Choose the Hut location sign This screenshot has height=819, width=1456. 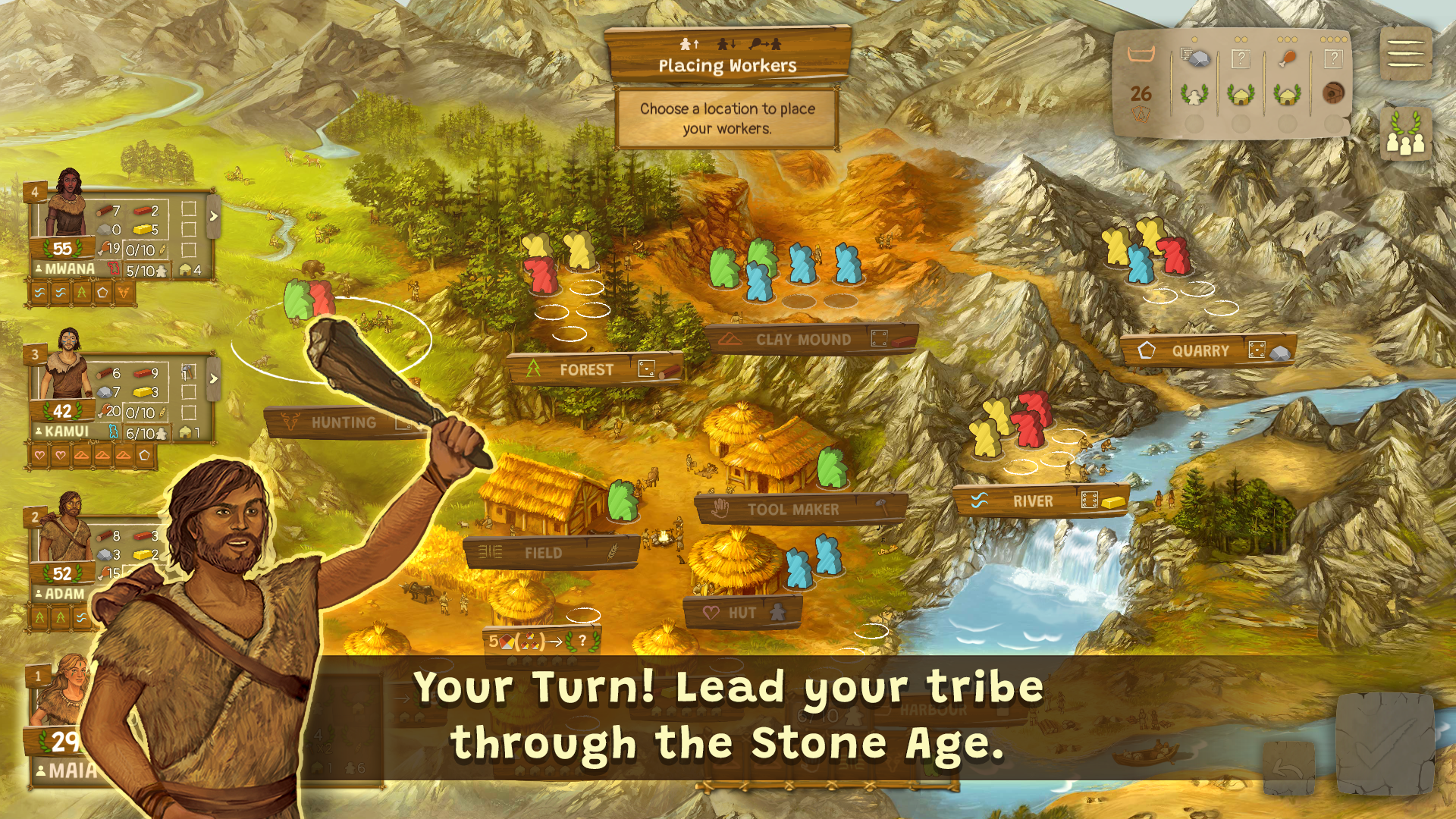[742, 613]
